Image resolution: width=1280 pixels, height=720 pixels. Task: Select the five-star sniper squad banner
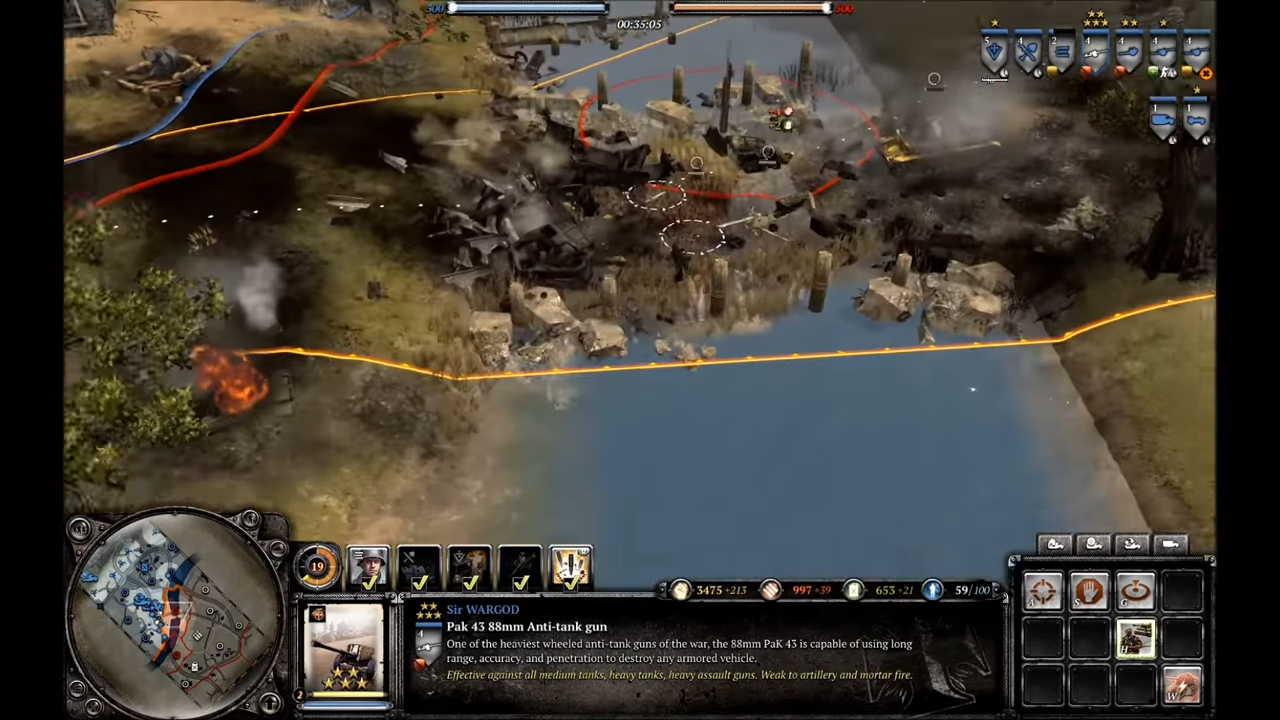[x=1096, y=52]
